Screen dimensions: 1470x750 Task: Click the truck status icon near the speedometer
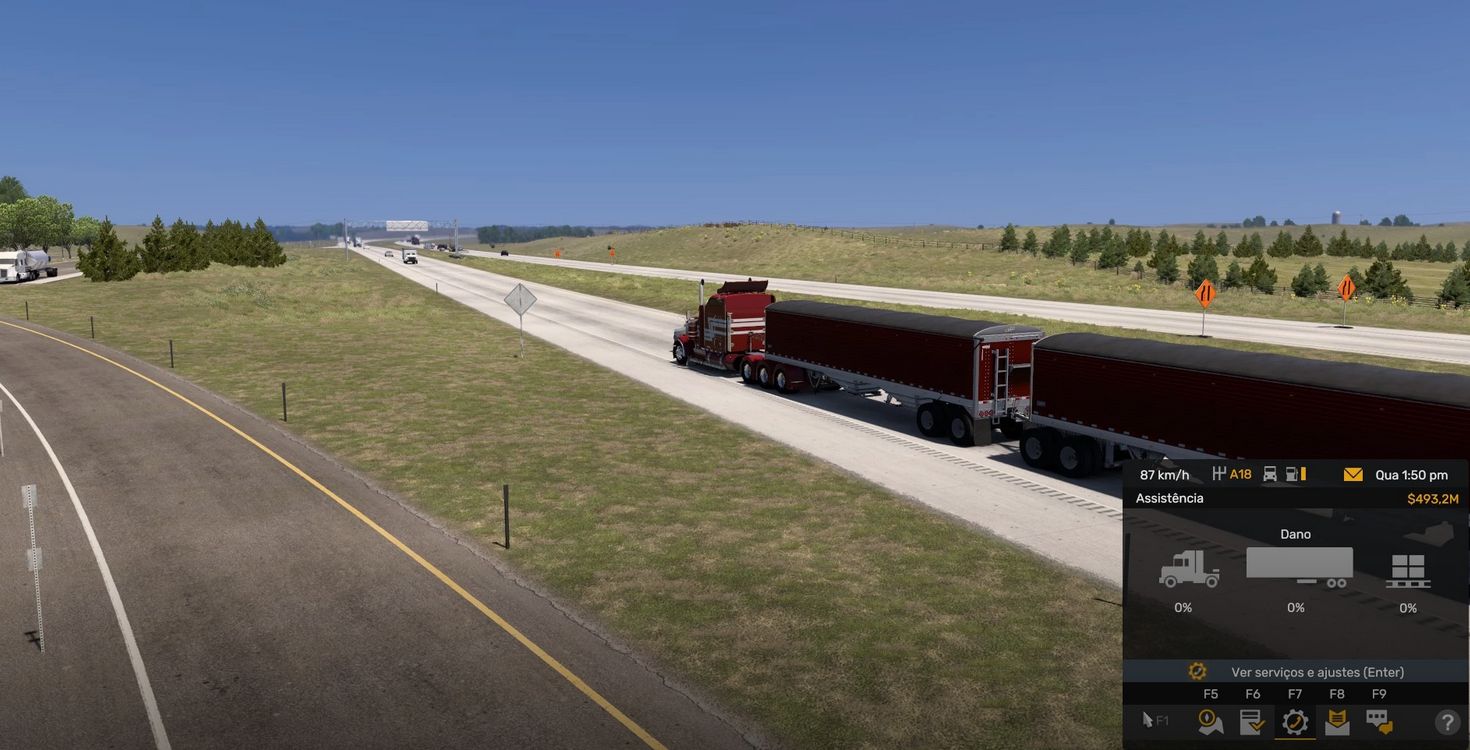point(1269,474)
